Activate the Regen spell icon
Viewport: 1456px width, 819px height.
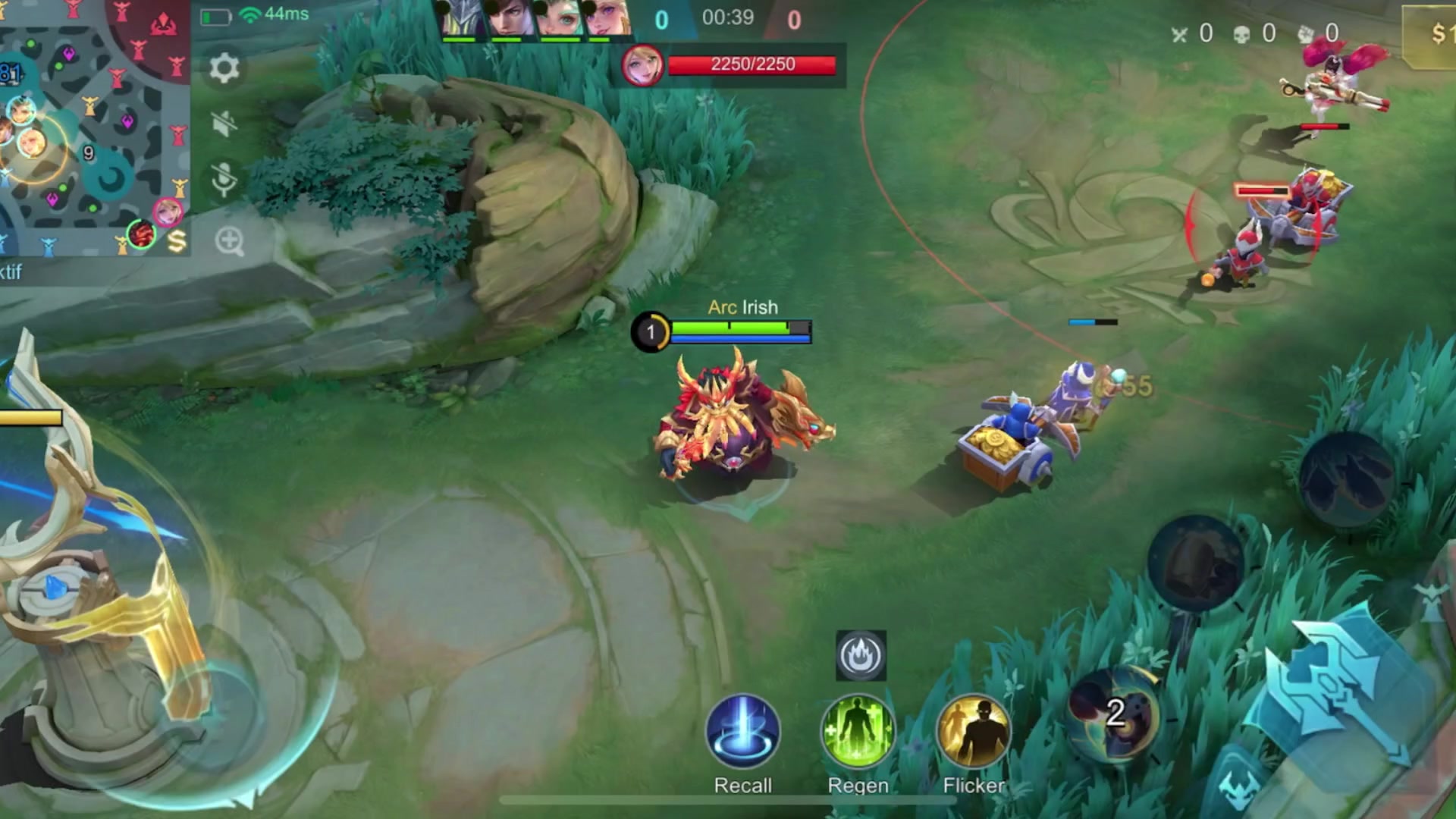(x=857, y=730)
